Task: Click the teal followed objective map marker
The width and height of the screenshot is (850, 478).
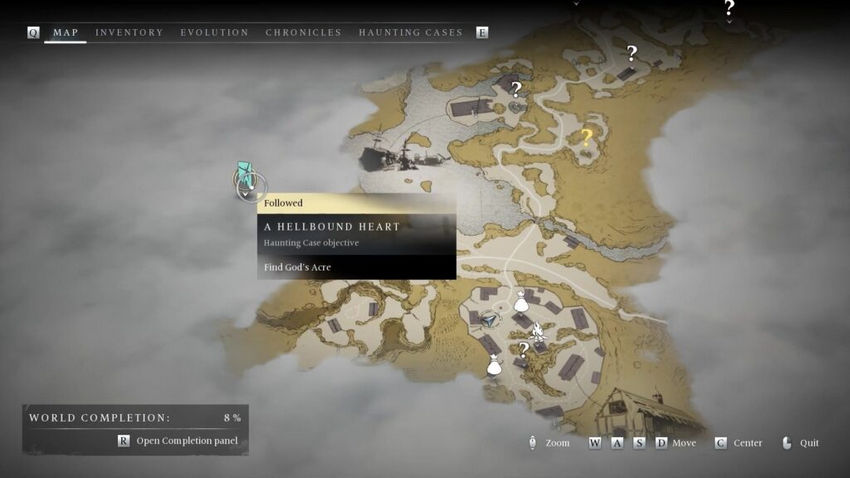Action: pos(245,178)
